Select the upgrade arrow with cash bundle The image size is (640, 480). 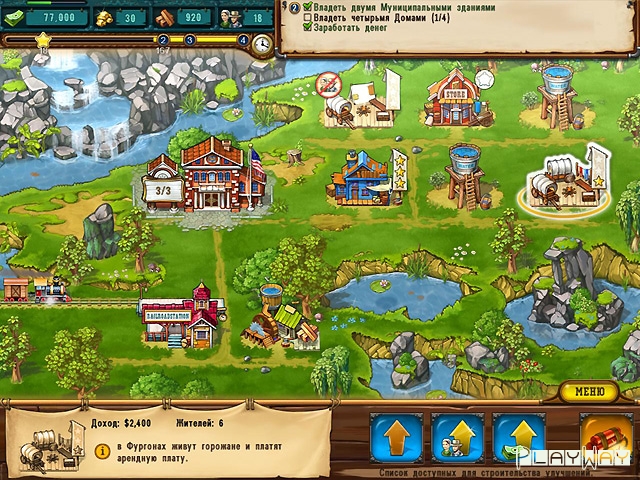519,438
